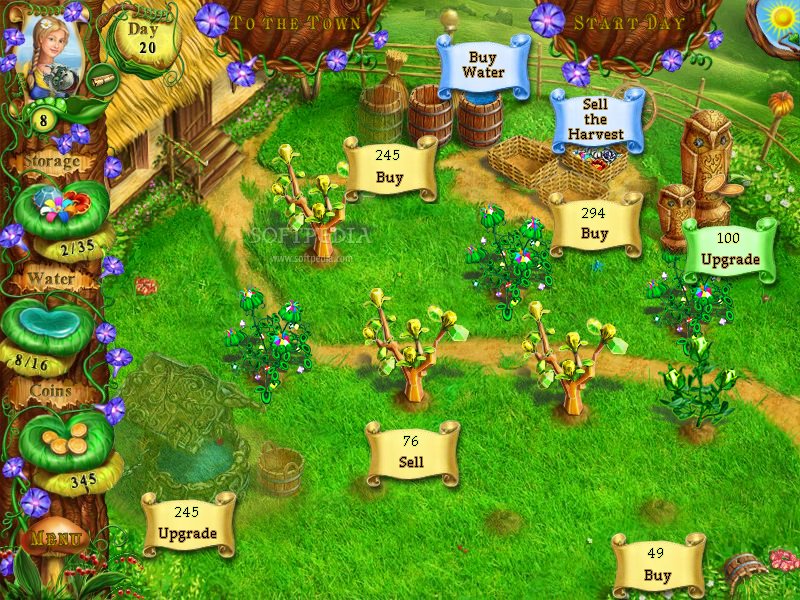Click the 294 Buy scroll
800x600 pixels.
tap(594, 224)
